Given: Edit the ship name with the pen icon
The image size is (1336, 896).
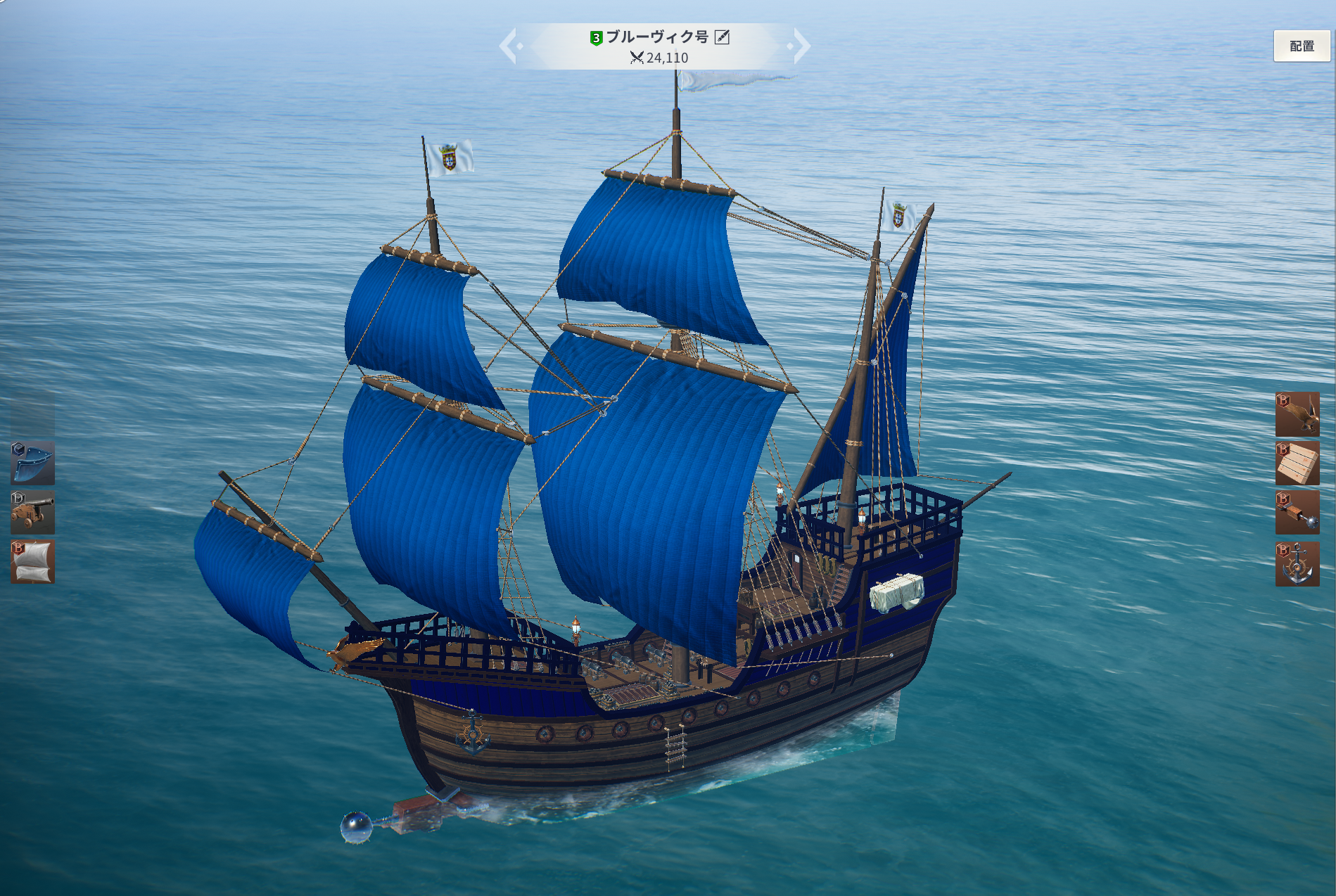Looking at the screenshot, I should point(722,37).
